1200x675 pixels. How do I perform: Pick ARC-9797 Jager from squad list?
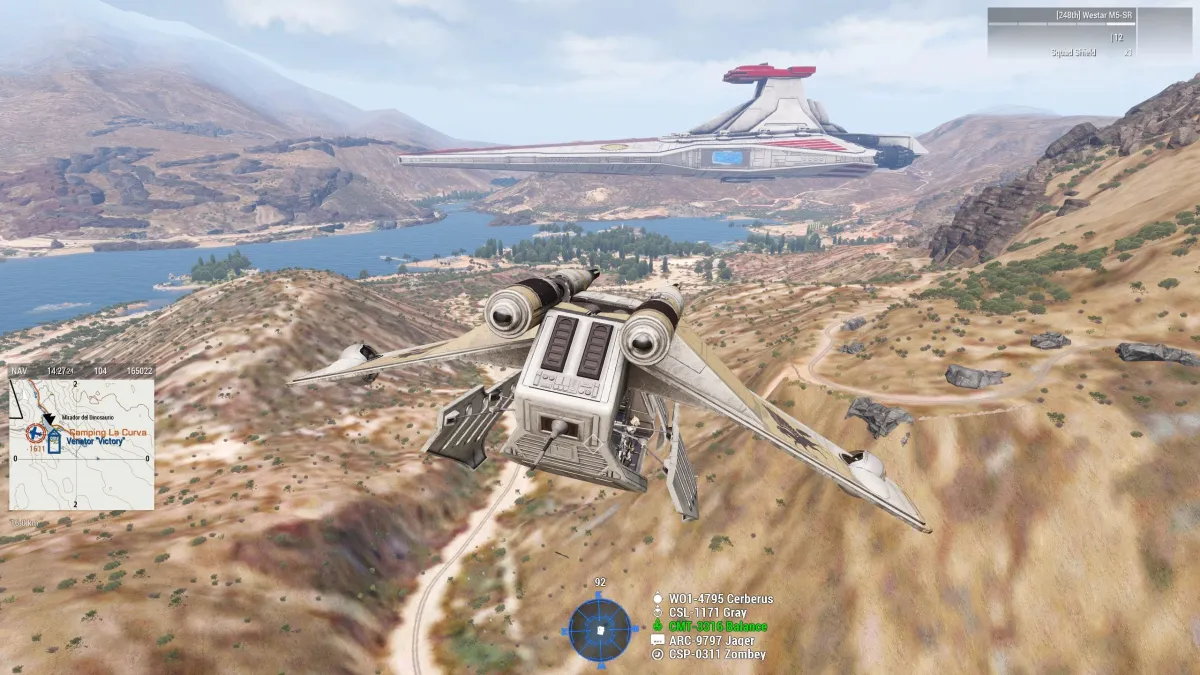714,640
